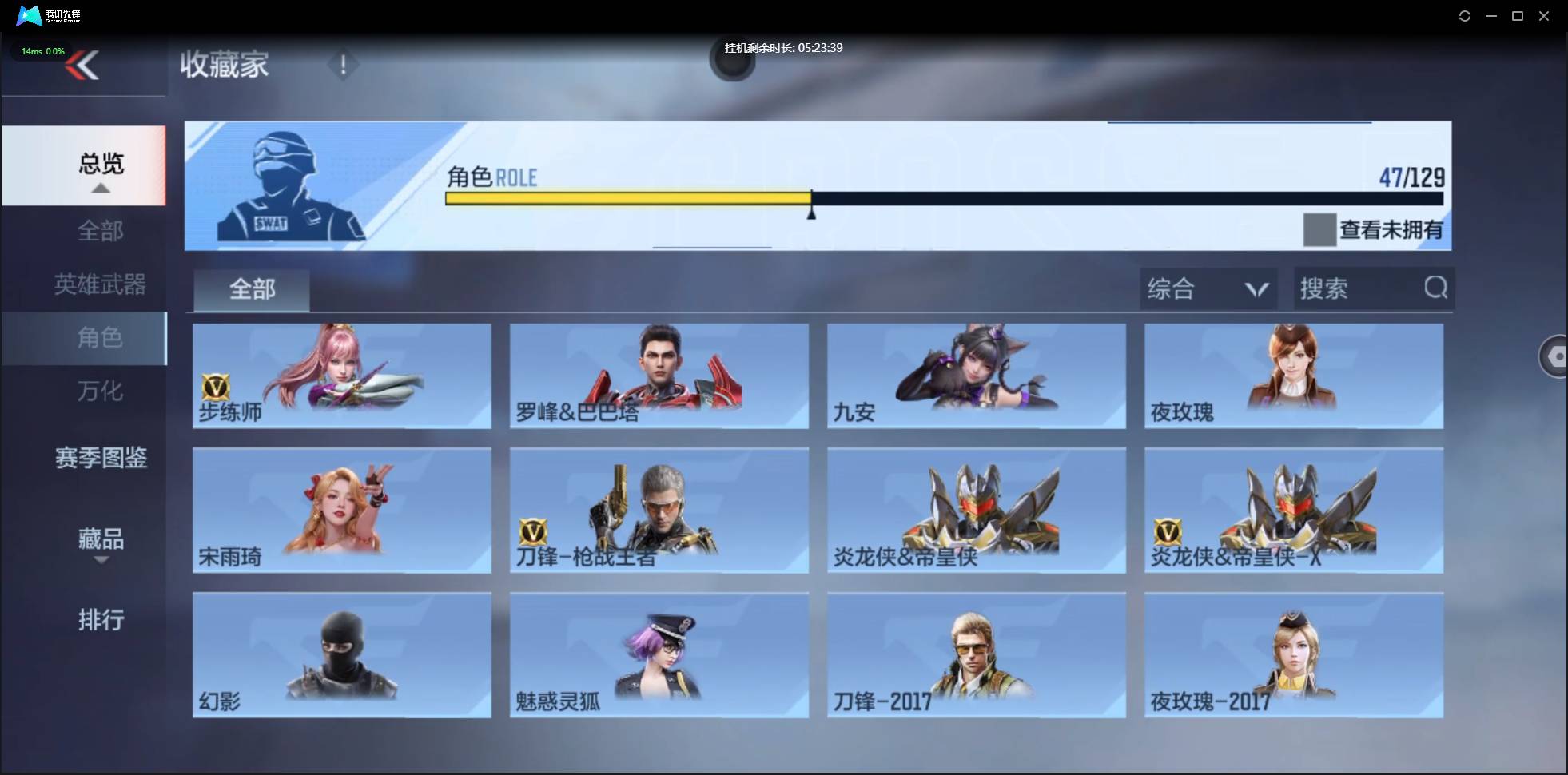Open the exclamation info icon beside 收藏家

(x=343, y=65)
